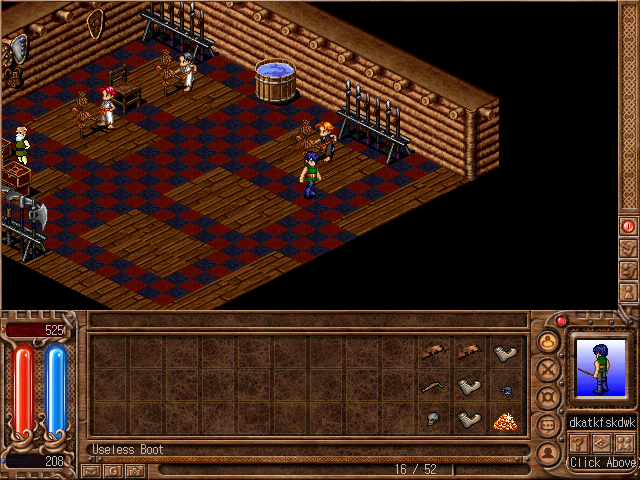Select the gold coin pile in inventory
The width and height of the screenshot is (640, 480).
[505, 421]
